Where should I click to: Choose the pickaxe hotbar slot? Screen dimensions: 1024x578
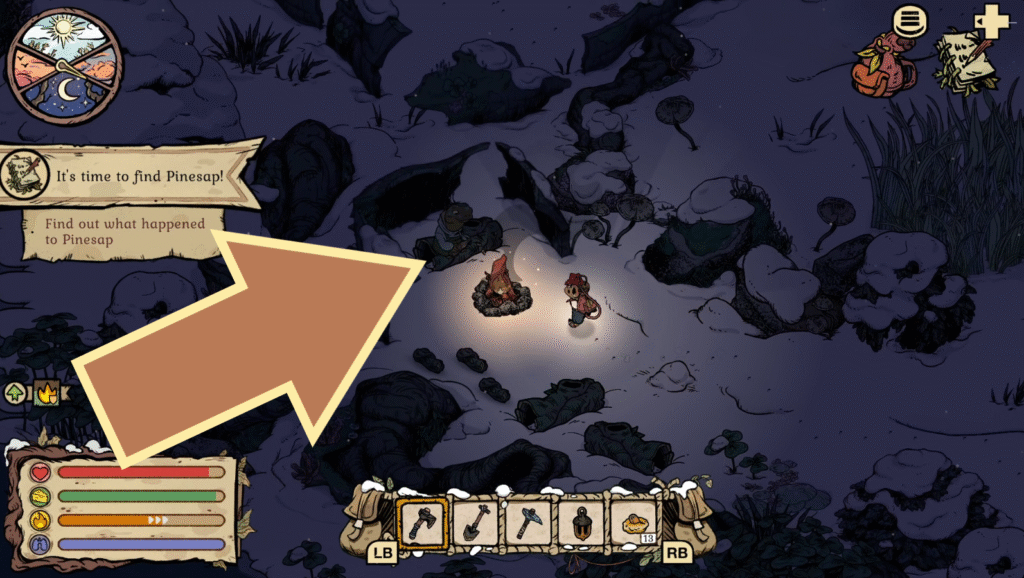[528, 522]
